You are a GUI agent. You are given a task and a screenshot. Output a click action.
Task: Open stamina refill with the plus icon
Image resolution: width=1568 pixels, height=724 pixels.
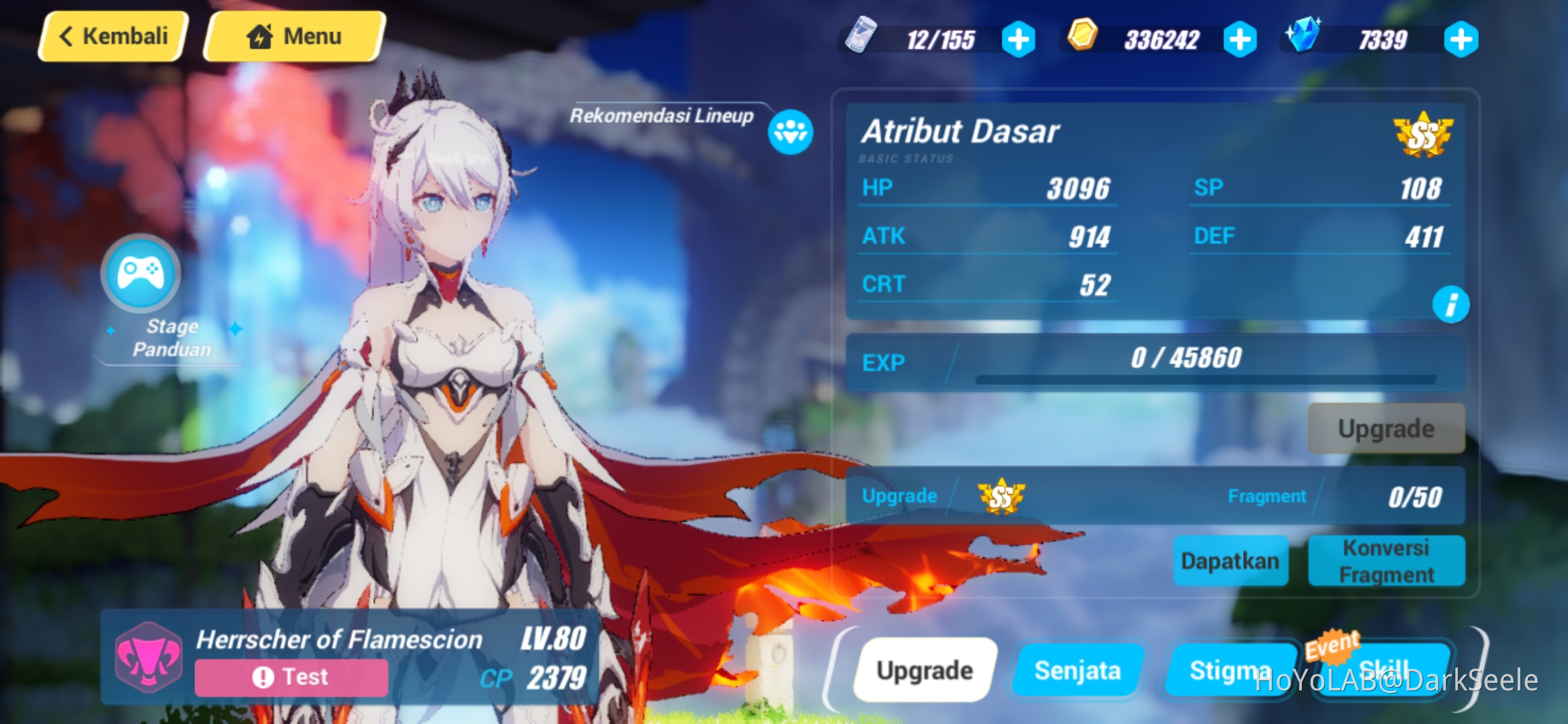[x=1019, y=39]
